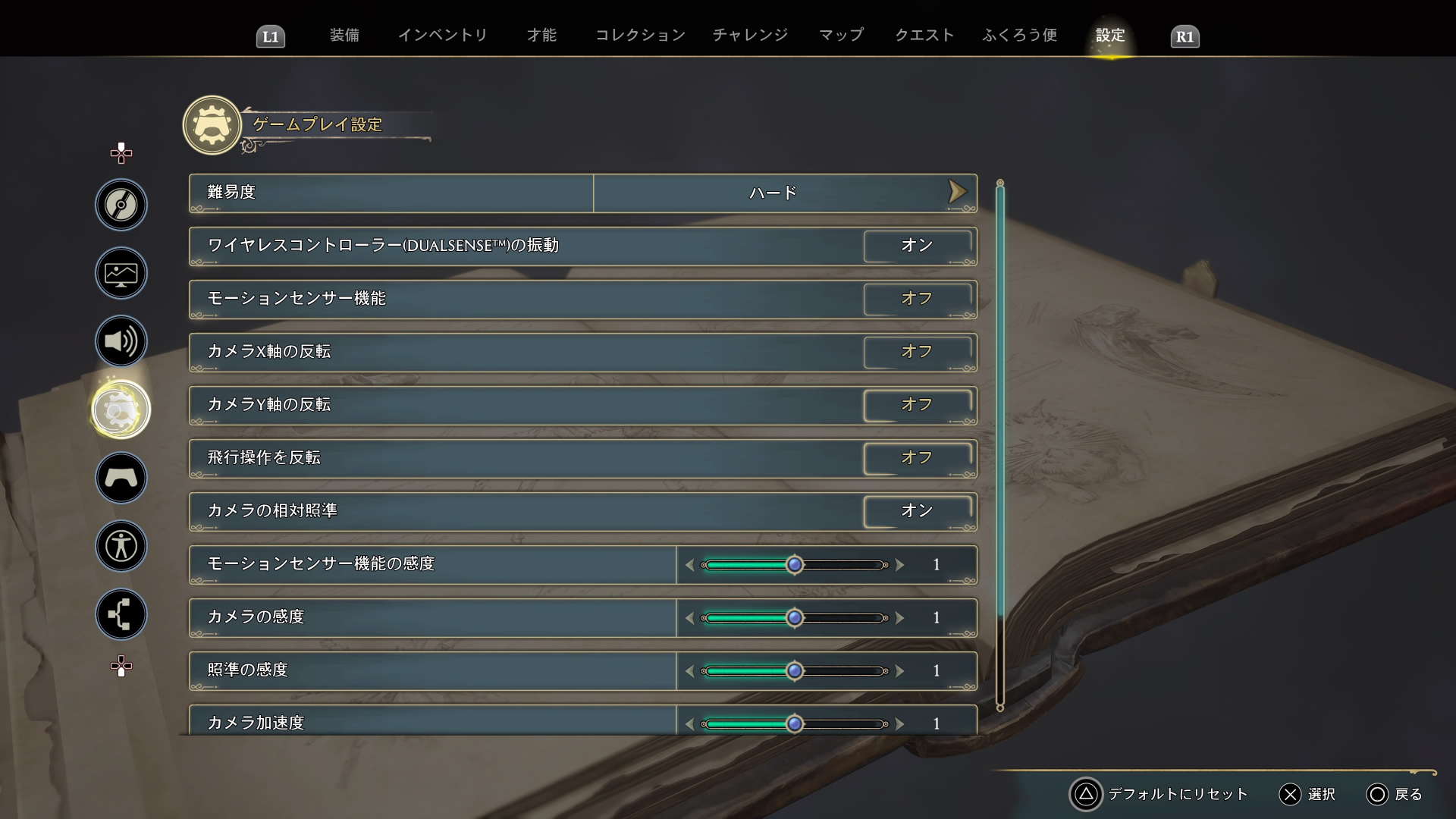Open the controller settings icon
This screenshot has width=1456, height=819.
(121, 478)
